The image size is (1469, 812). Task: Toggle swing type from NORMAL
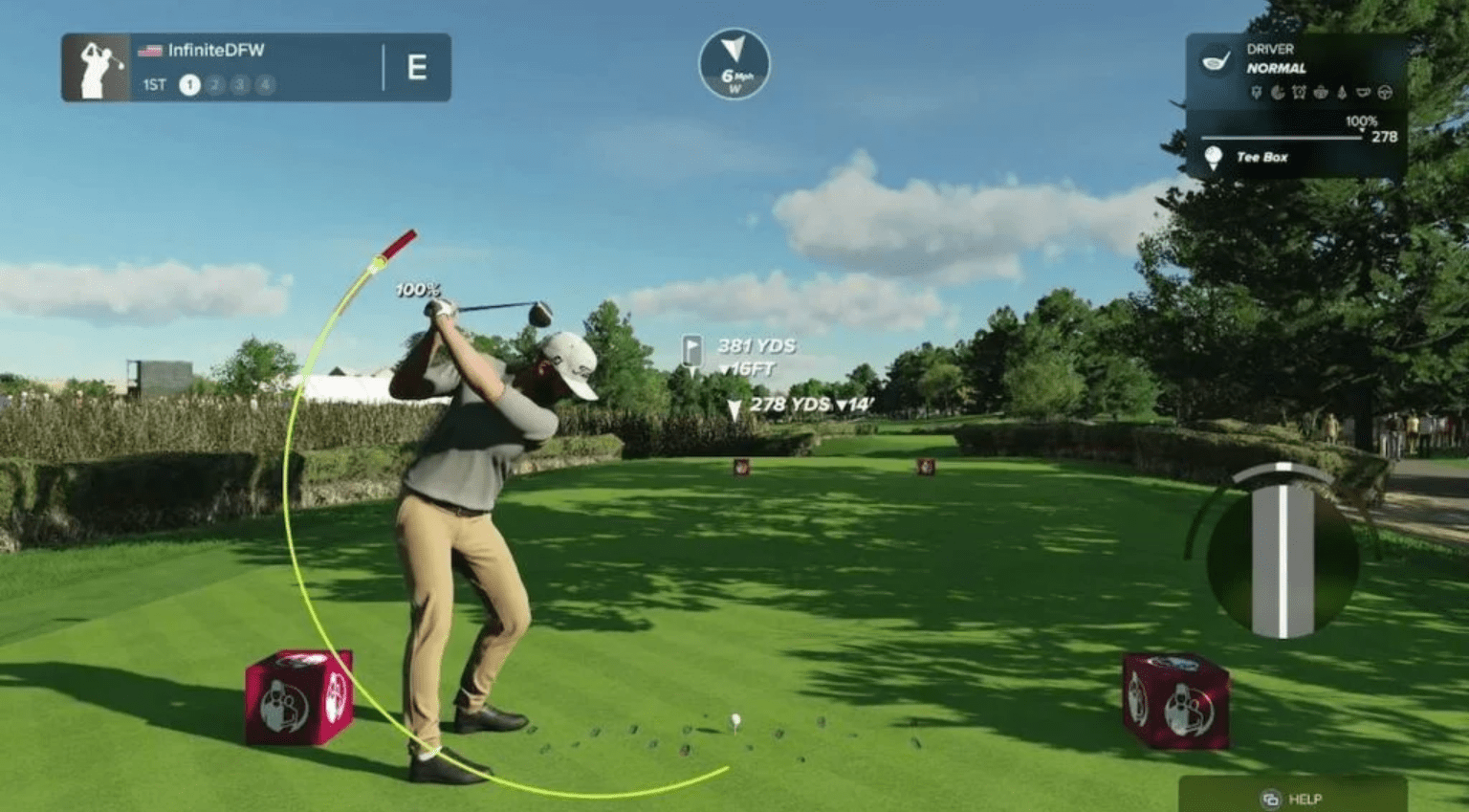(1278, 68)
